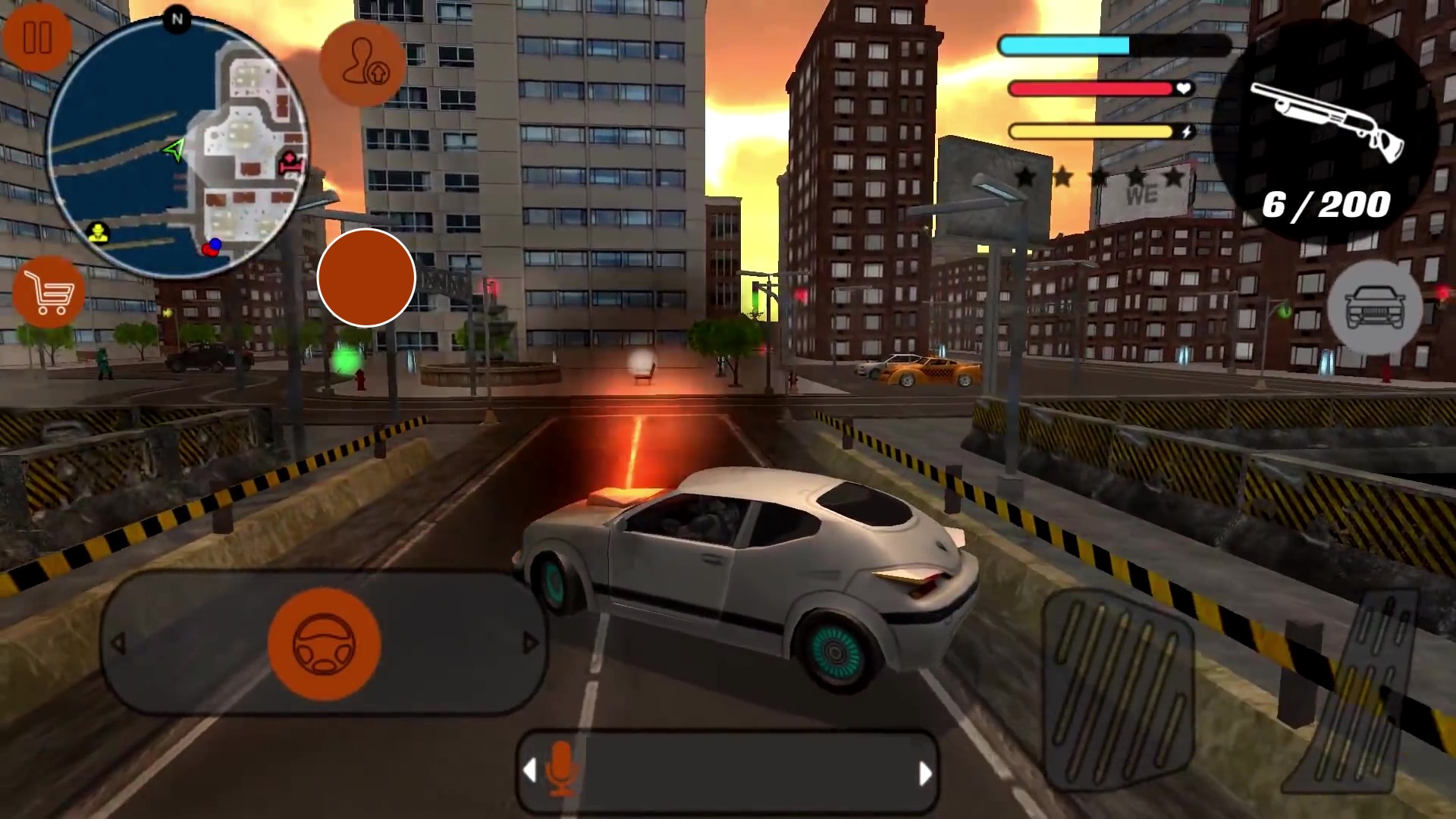Open the pause menu
Screen dimensions: 1456x819
38,36
